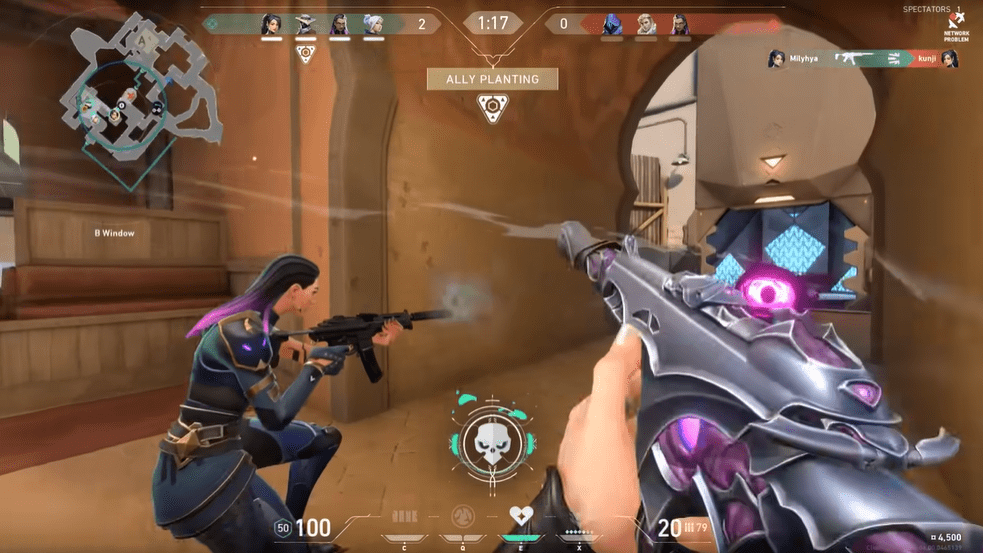Viewport: 983px width, 553px height.
Task: Select the purple-haired ally portrait in the top bar
Action: [x=339, y=24]
